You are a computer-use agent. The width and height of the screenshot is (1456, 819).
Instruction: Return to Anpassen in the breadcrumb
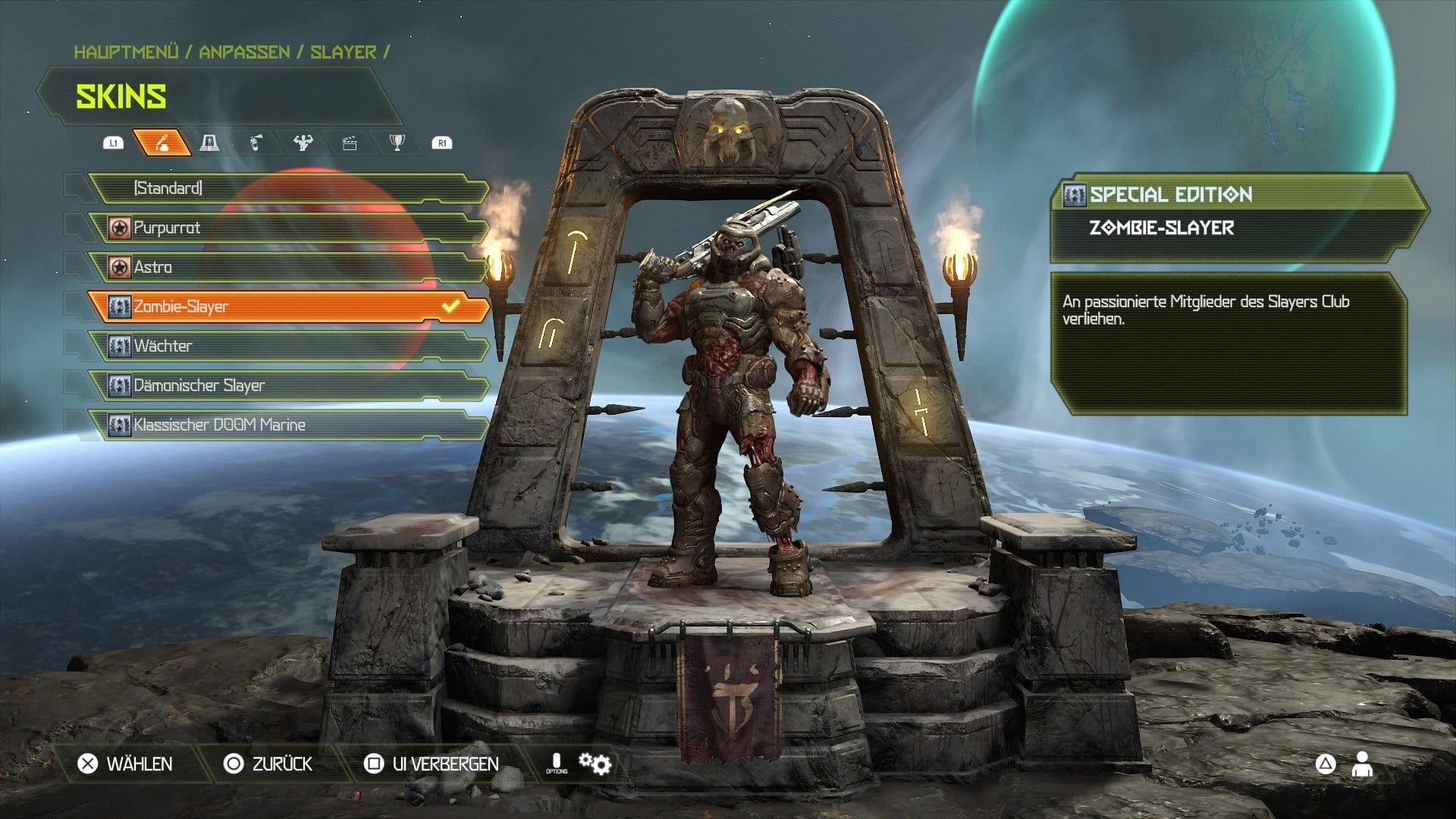pyautogui.click(x=244, y=52)
